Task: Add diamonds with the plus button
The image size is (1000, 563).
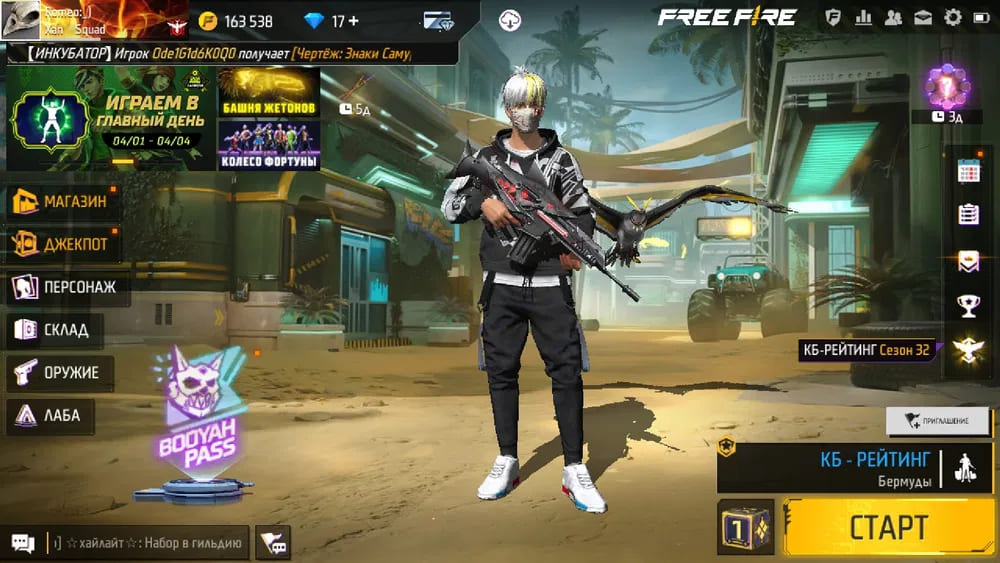Action: [352, 21]
